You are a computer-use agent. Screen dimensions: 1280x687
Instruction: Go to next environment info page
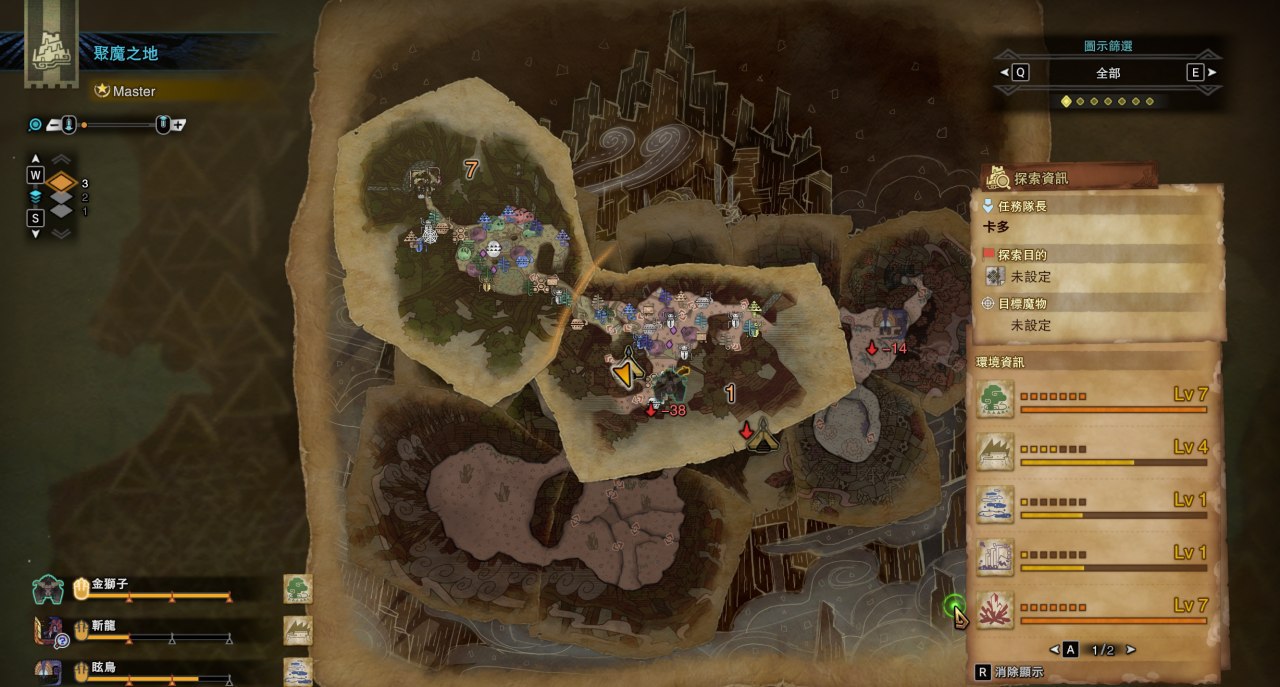(1130, 650)
